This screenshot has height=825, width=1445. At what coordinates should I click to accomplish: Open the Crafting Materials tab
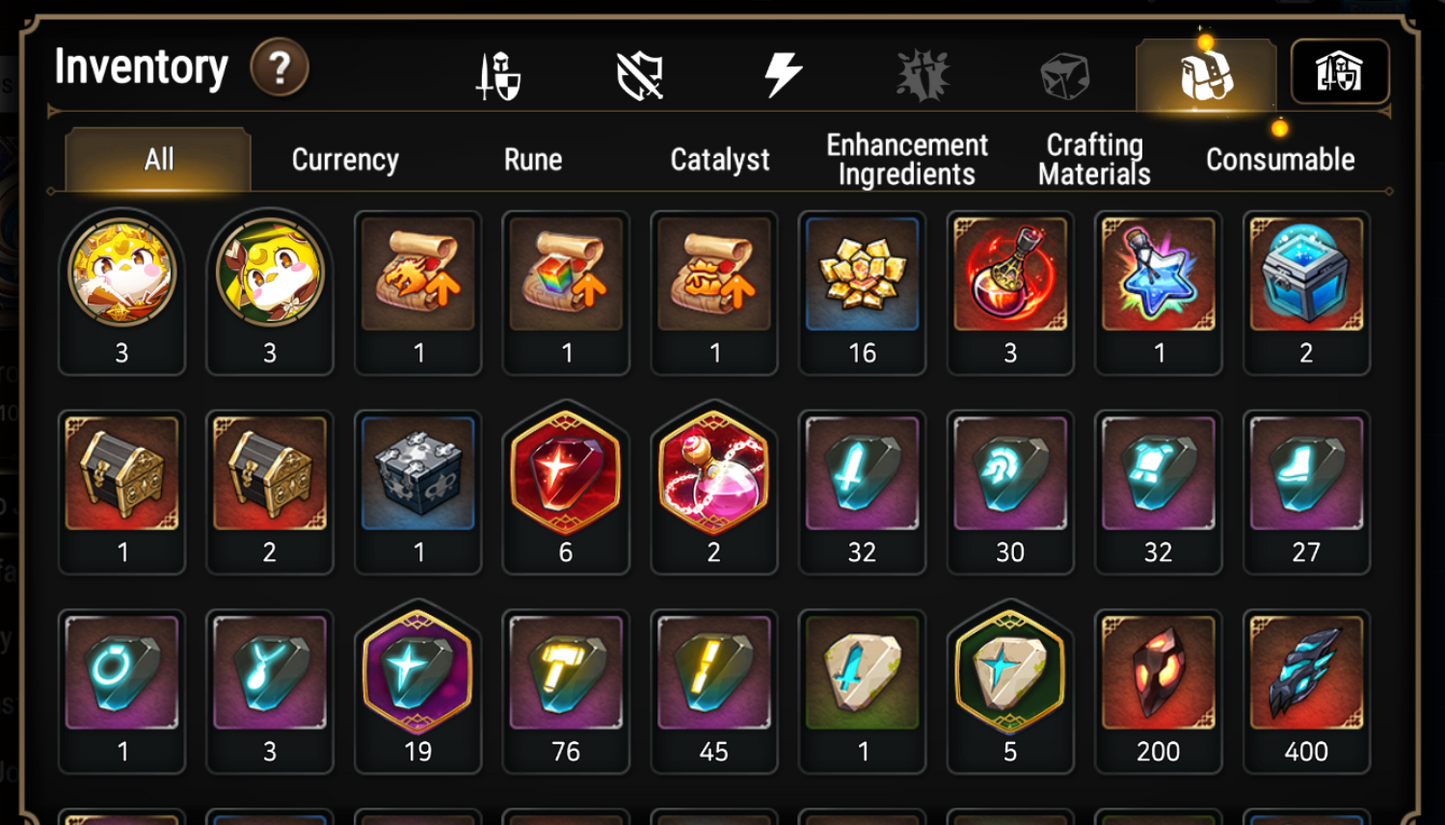(1092, 159)
